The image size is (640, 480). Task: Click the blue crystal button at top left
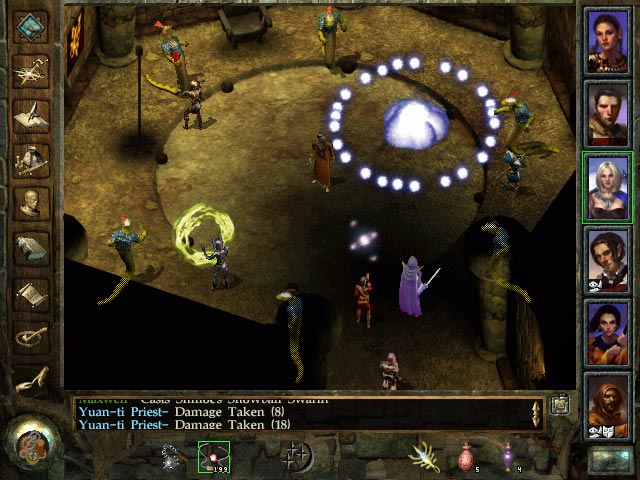pos(31,26)
